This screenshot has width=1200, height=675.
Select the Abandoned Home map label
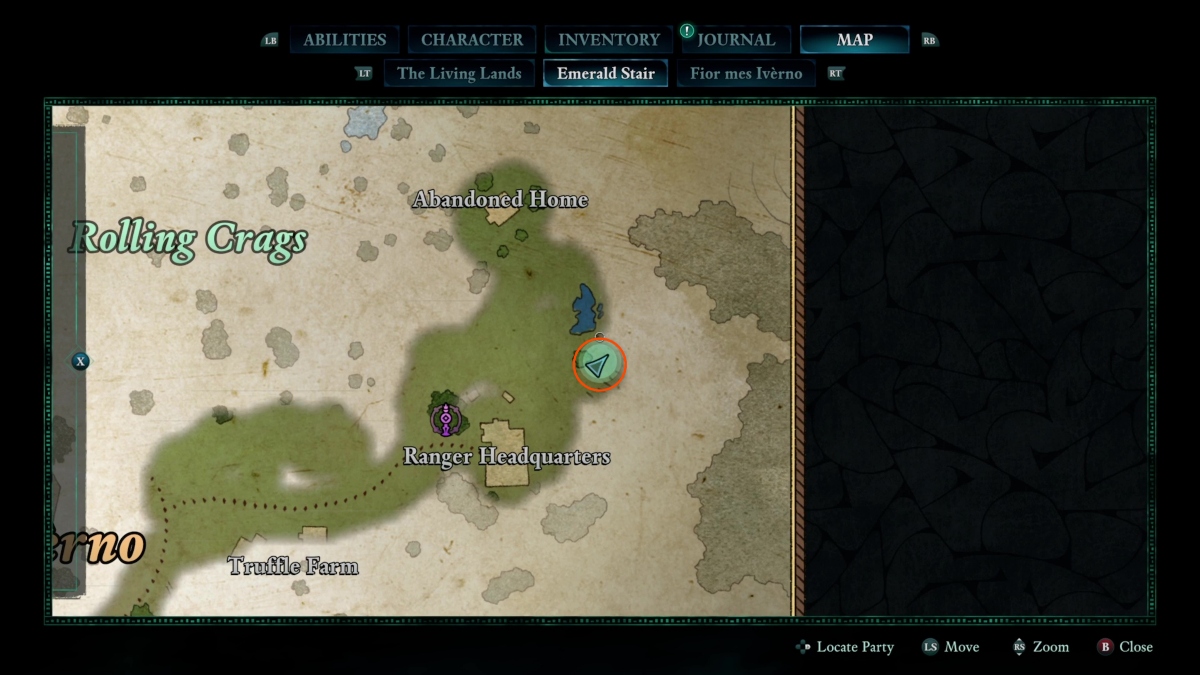coord(500,200)
